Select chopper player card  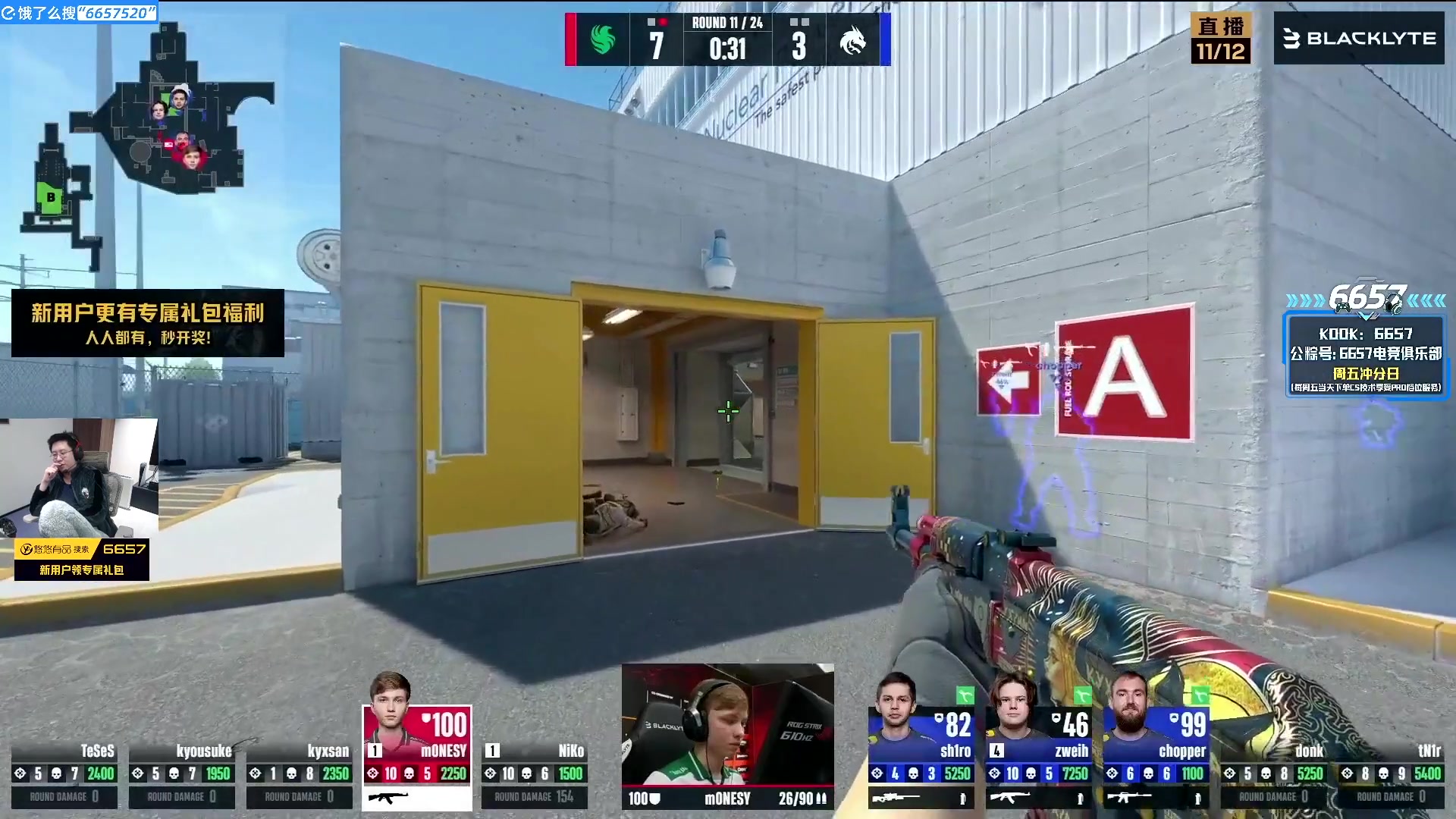coord(1156,757)
